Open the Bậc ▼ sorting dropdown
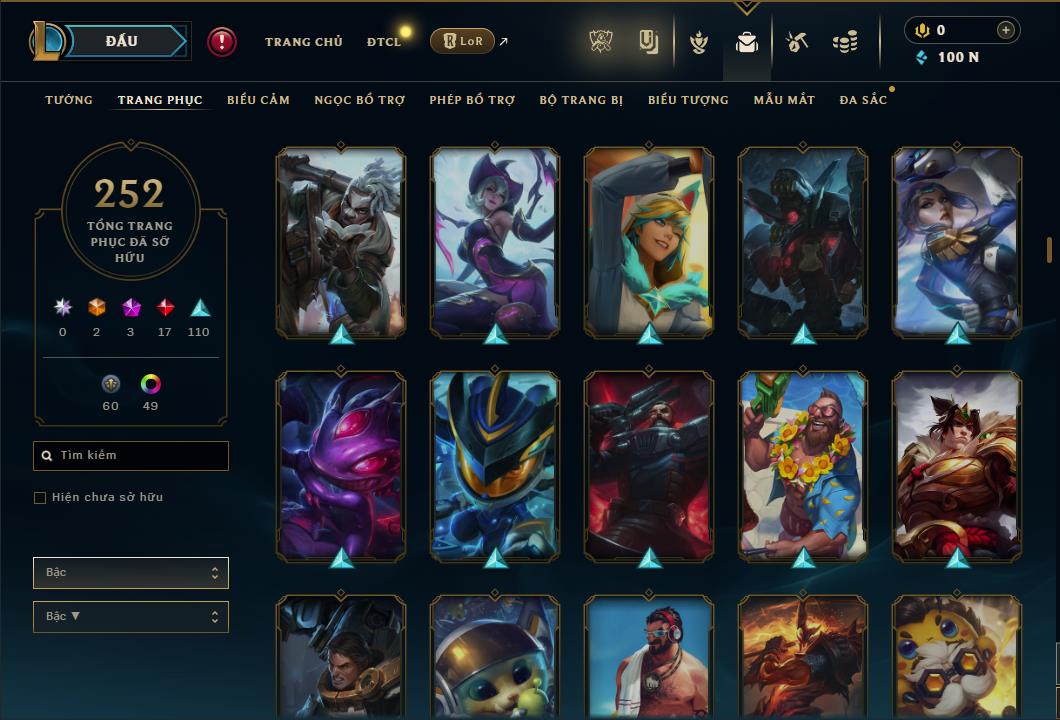Screen dimensions: 1060x720 tap(131, 617)
